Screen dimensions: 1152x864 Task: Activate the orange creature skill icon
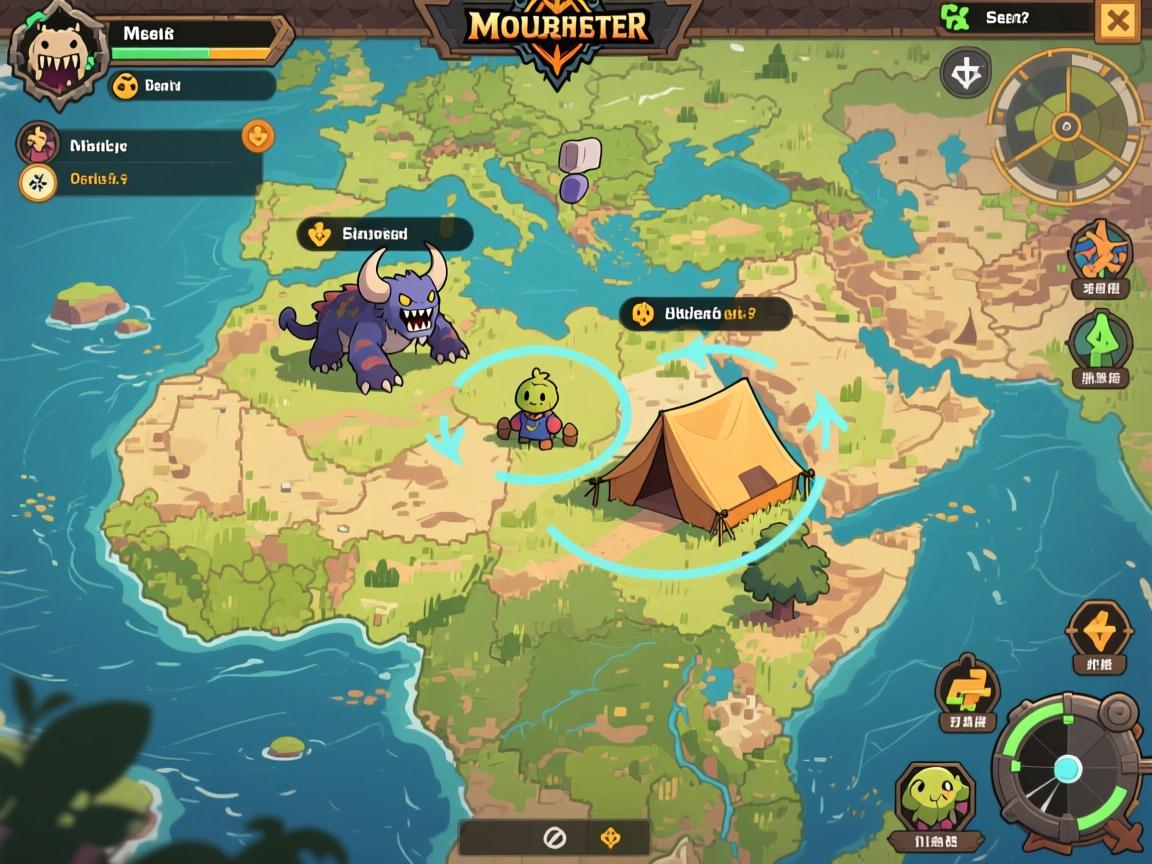click(x=1100, y=250)
